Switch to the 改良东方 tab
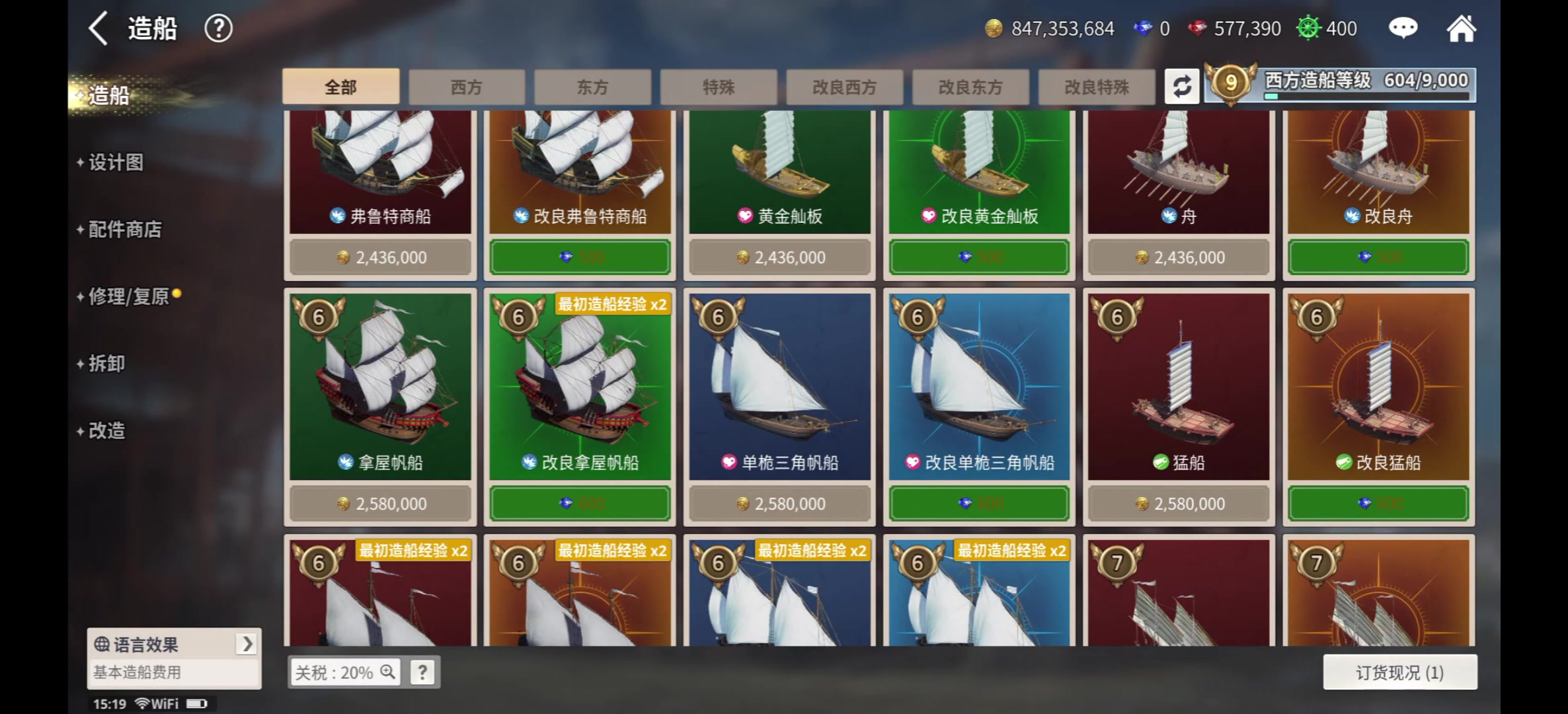This screenshot has width=1568, height=714. tap(970, 86)
